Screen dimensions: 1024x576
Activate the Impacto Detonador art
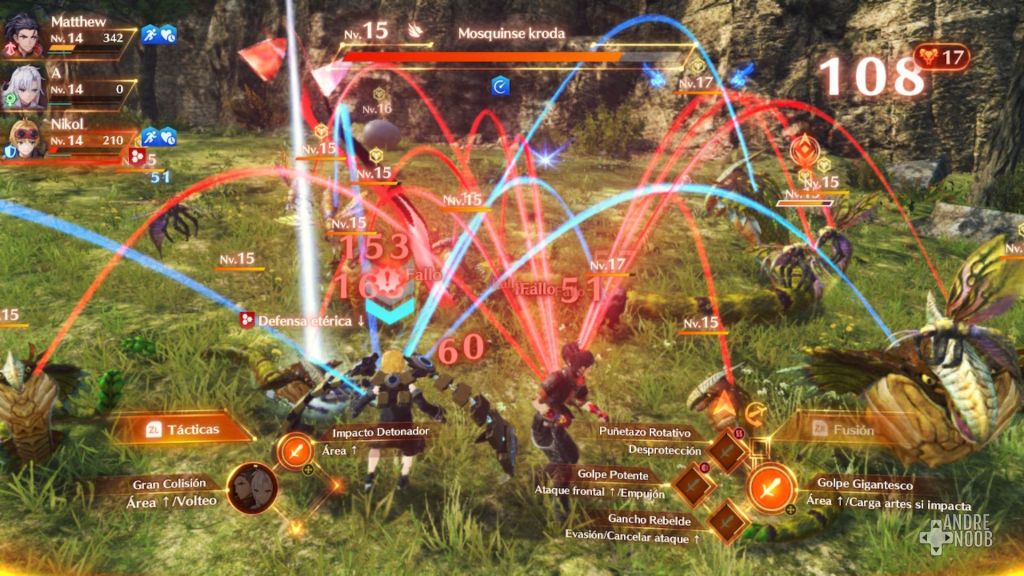coord(295,451)
